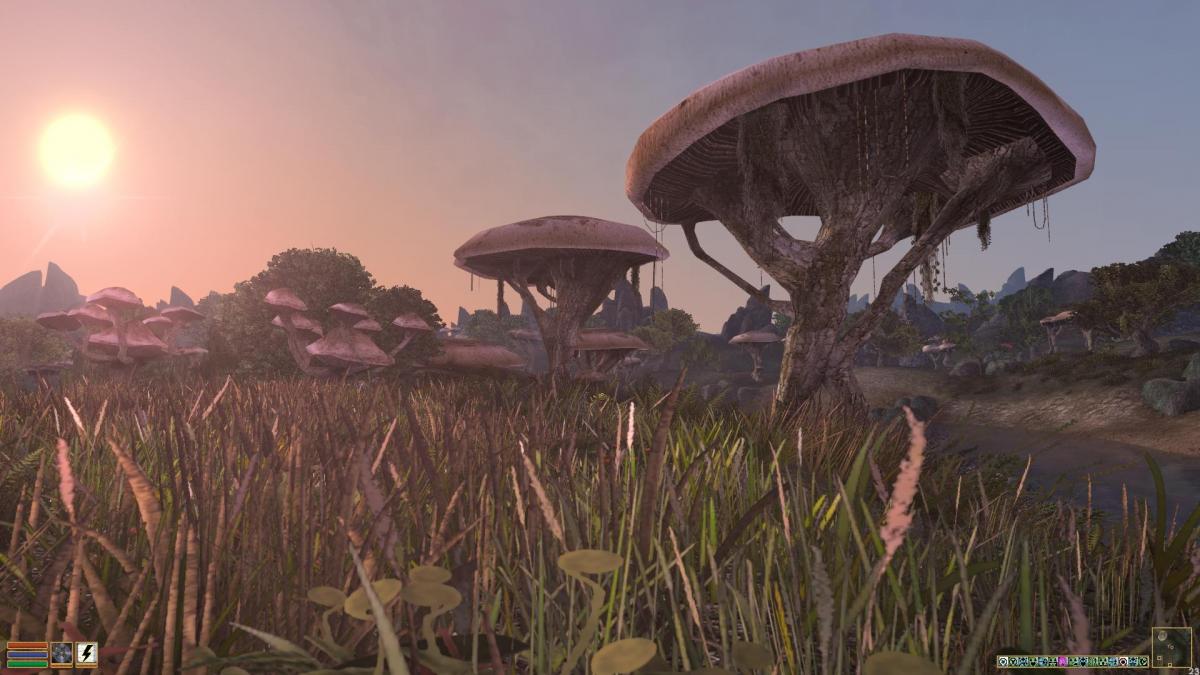Image resolution: width=1200 pixels, height=675 pixels.
Task: Select the equipped weapon icon
Action: pyautogui.click(x=62, y=654)
